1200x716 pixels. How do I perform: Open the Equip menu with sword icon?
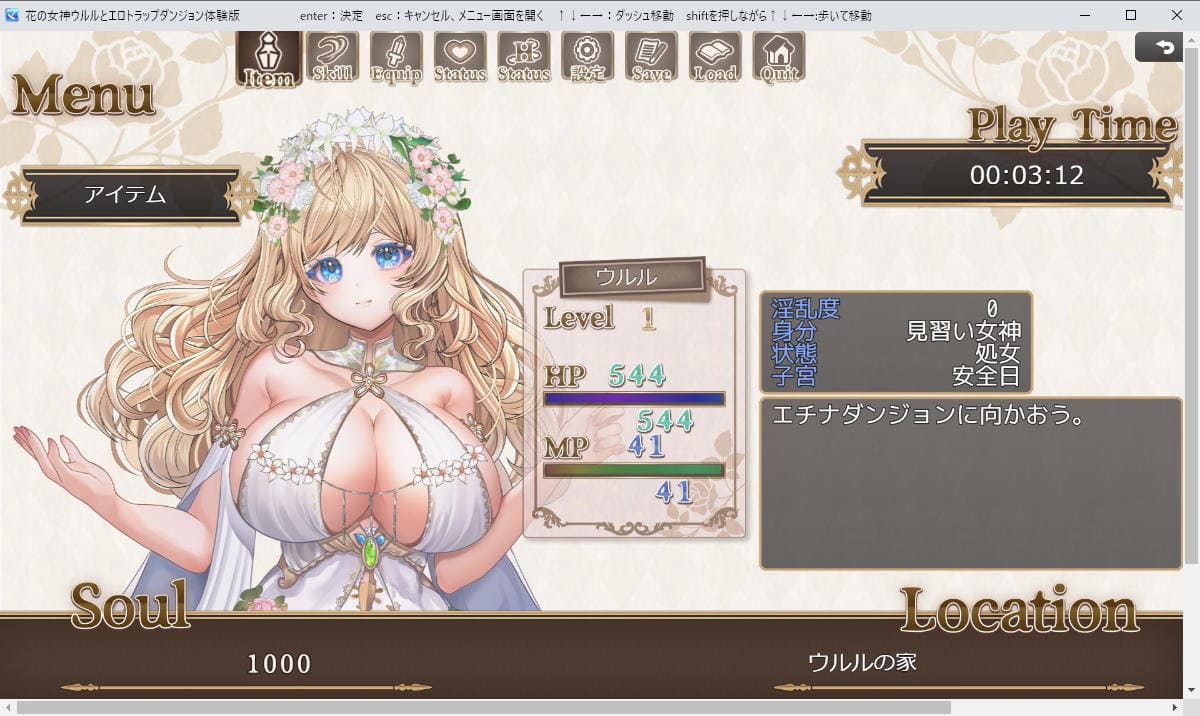tap(396, 58)
